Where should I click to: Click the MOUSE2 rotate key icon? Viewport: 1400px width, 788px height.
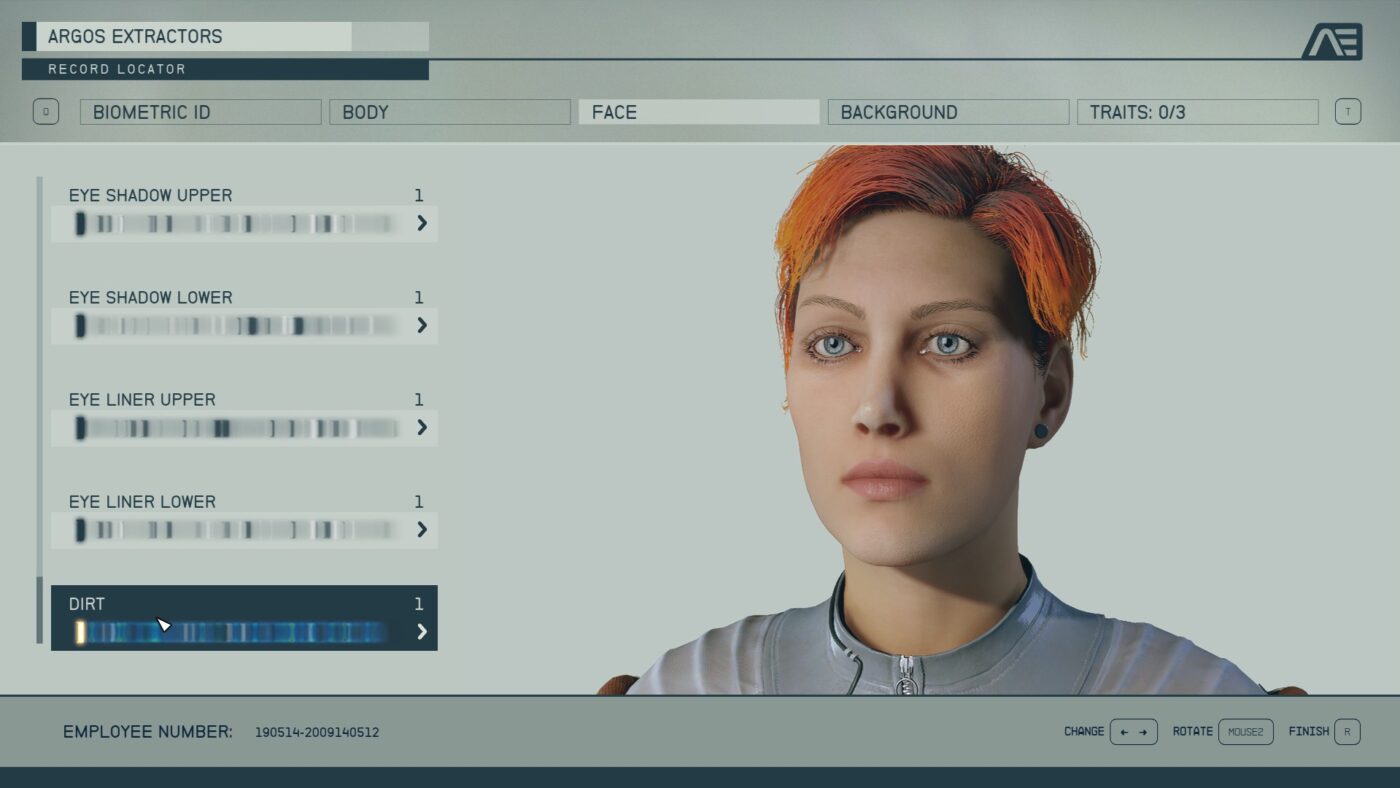pos(1245,731)
